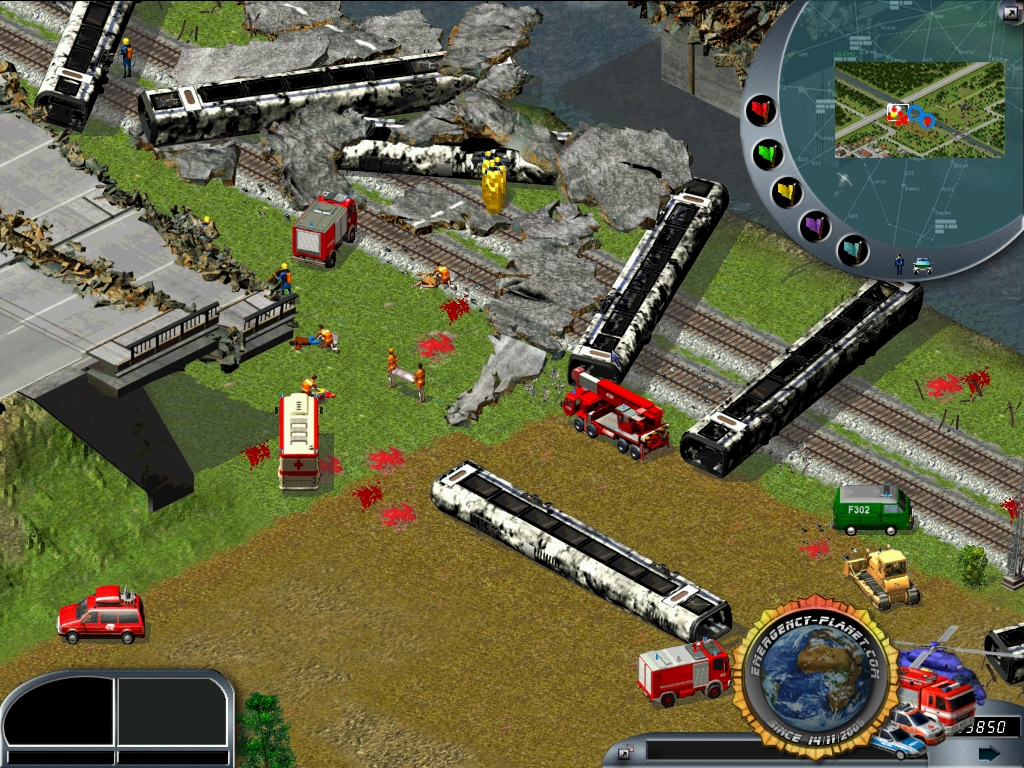Click the police officer icon below the minimap
This screenshot has width=1024, height=768.
pyautogui.click(x=899, y=263)
